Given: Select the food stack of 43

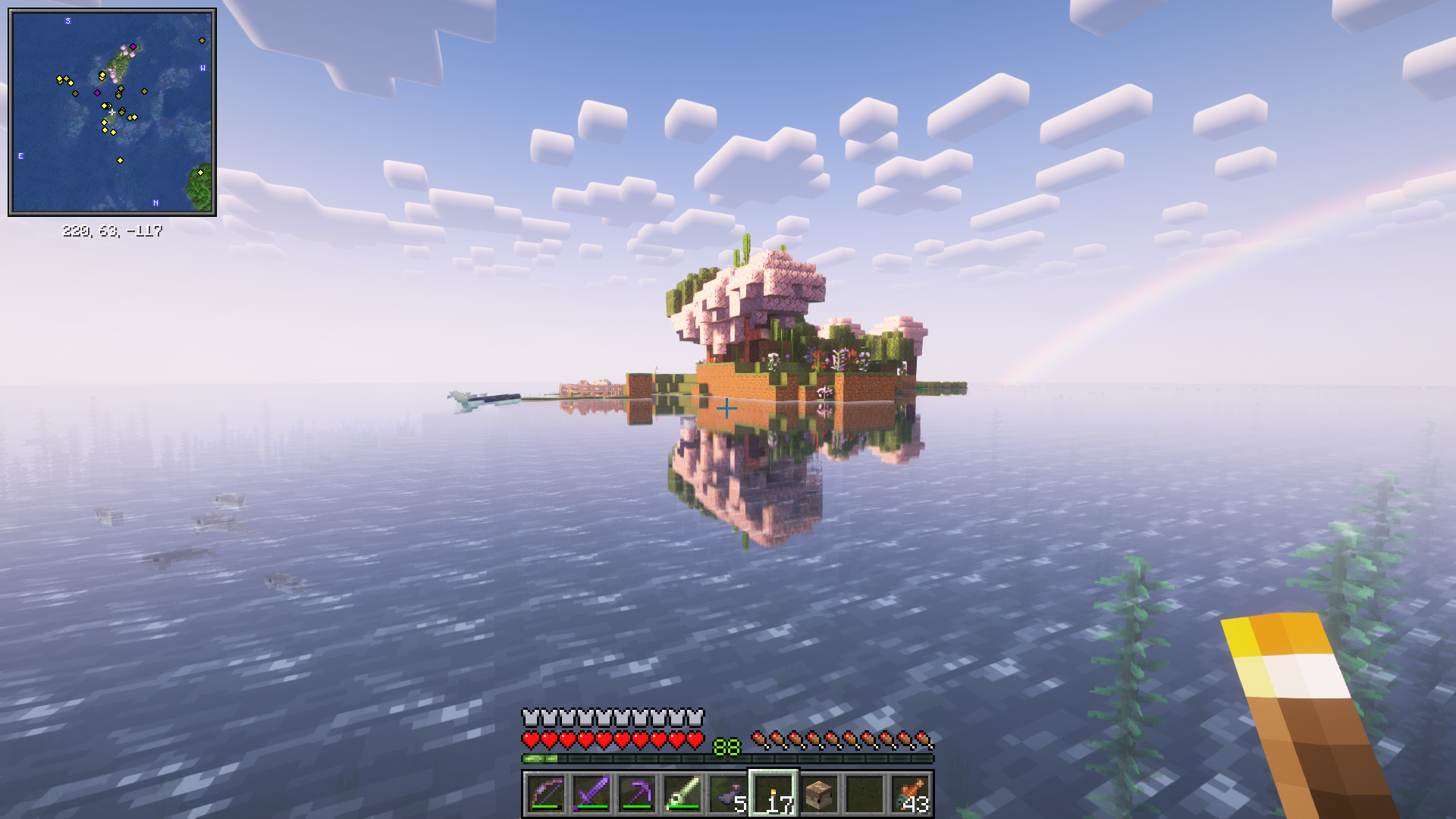Looking at the screenshot, I should tap(911, 794).
